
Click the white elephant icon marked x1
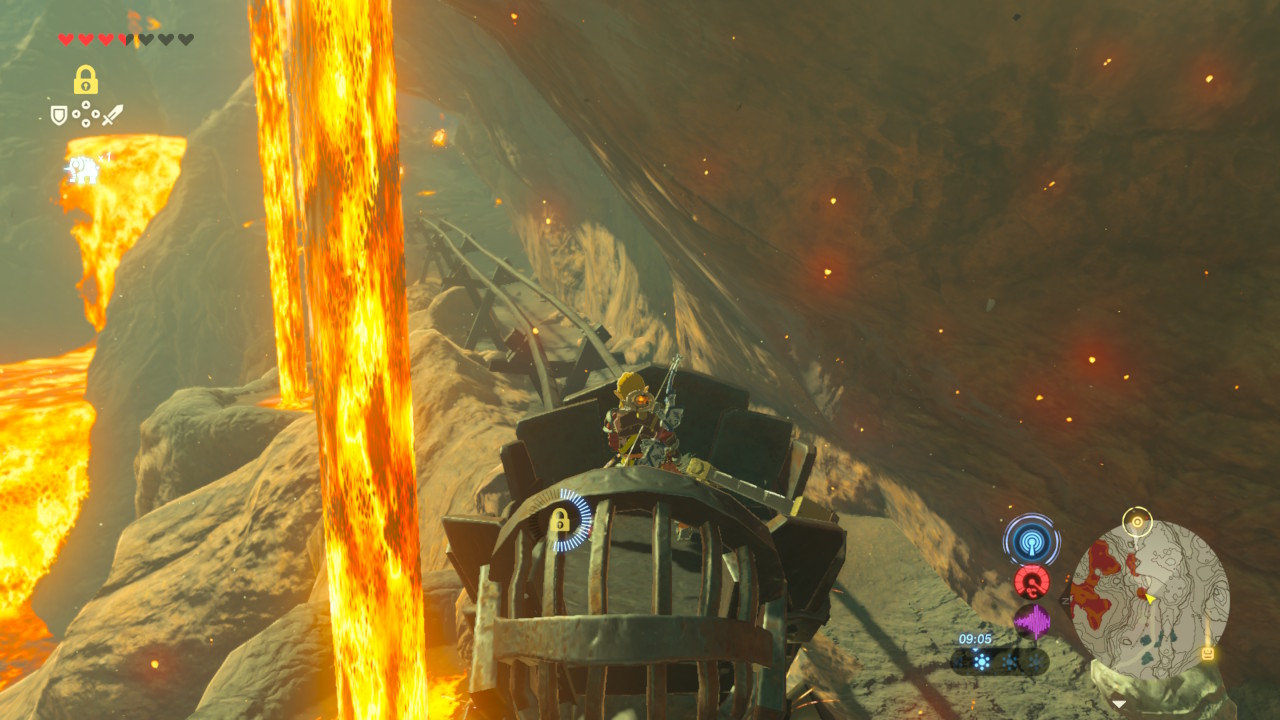click(x=83, y=170)
